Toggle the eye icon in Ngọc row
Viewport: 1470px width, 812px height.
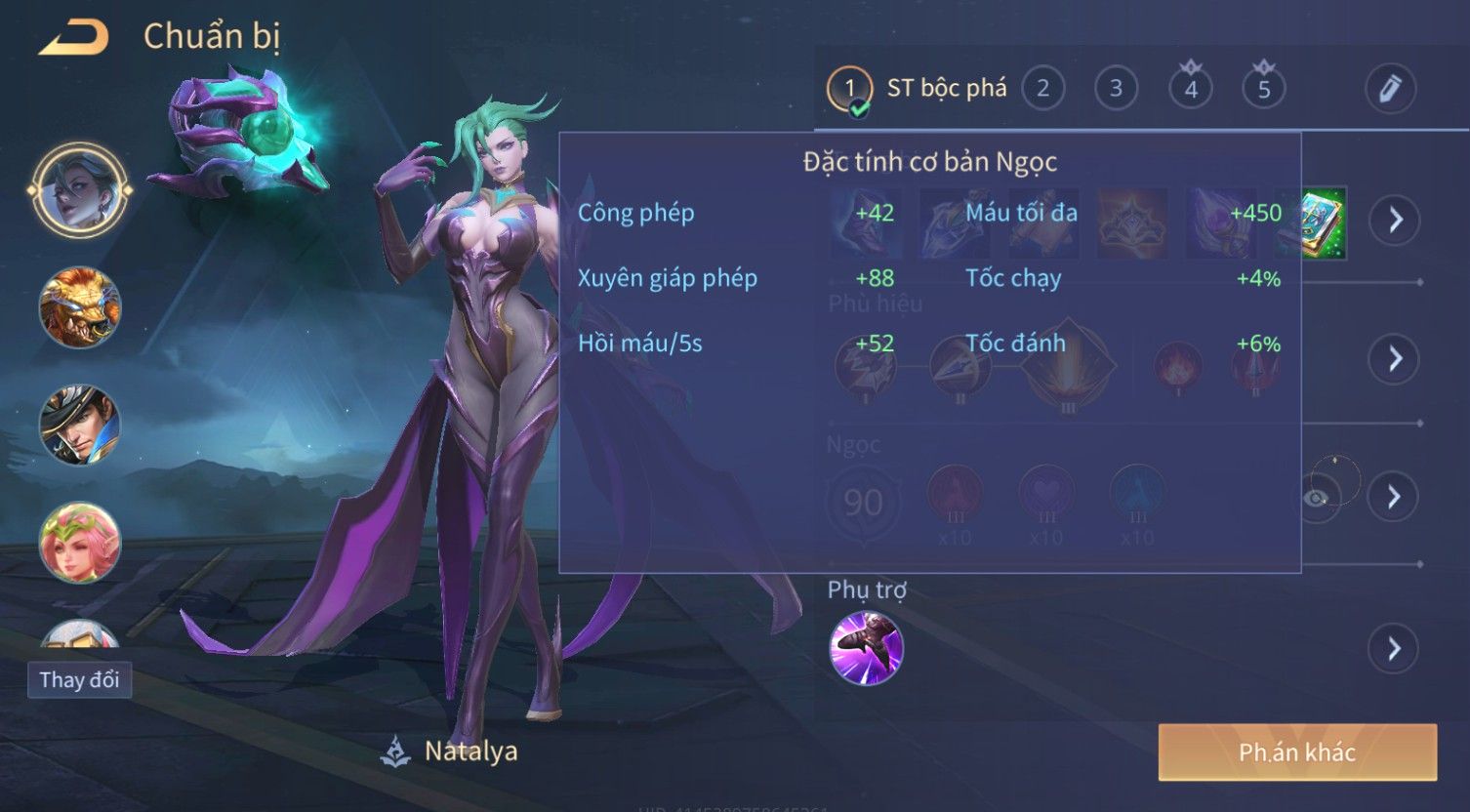coord(1317,498)
